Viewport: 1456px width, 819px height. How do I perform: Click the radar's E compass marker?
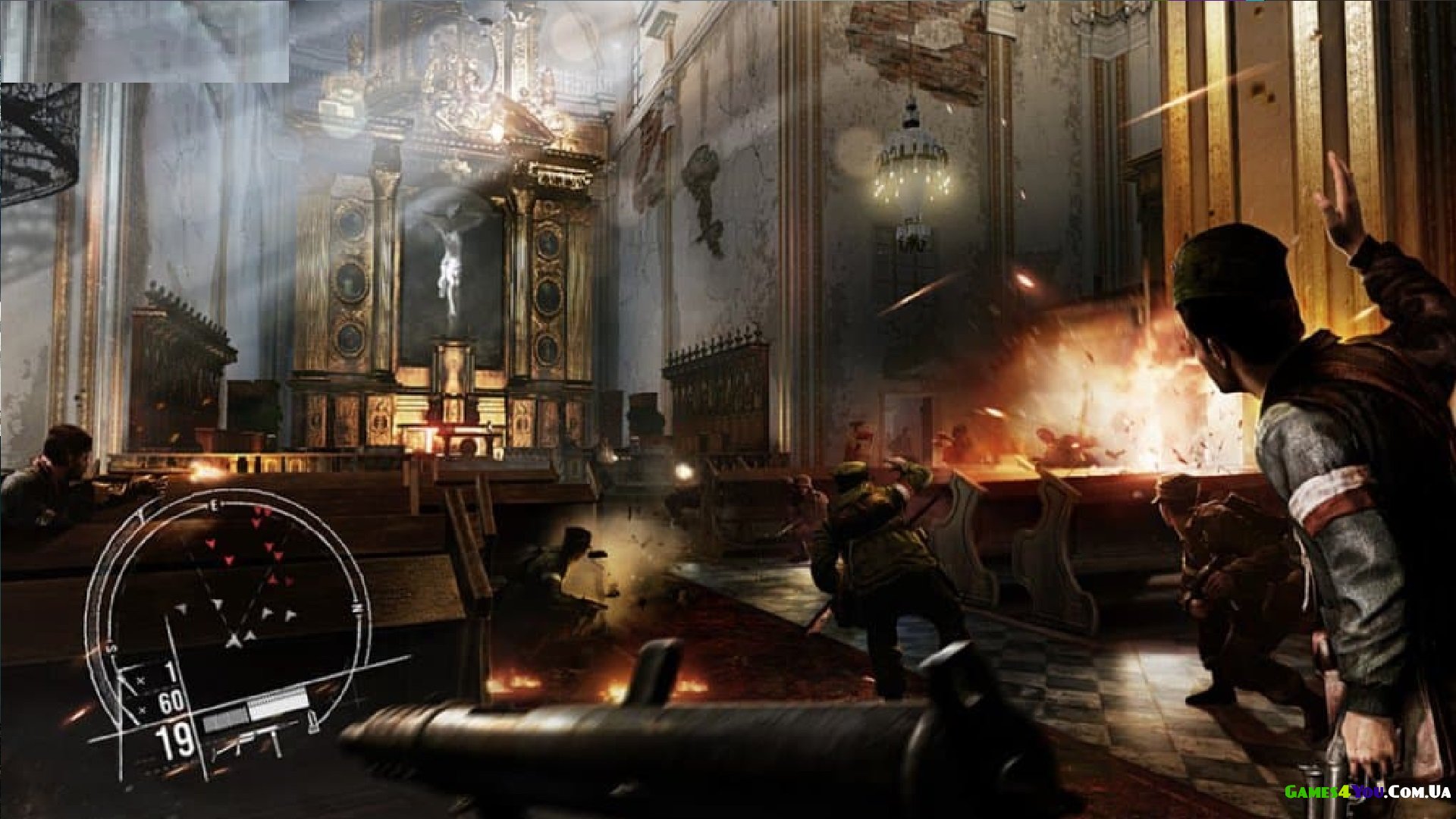(215, 504)
